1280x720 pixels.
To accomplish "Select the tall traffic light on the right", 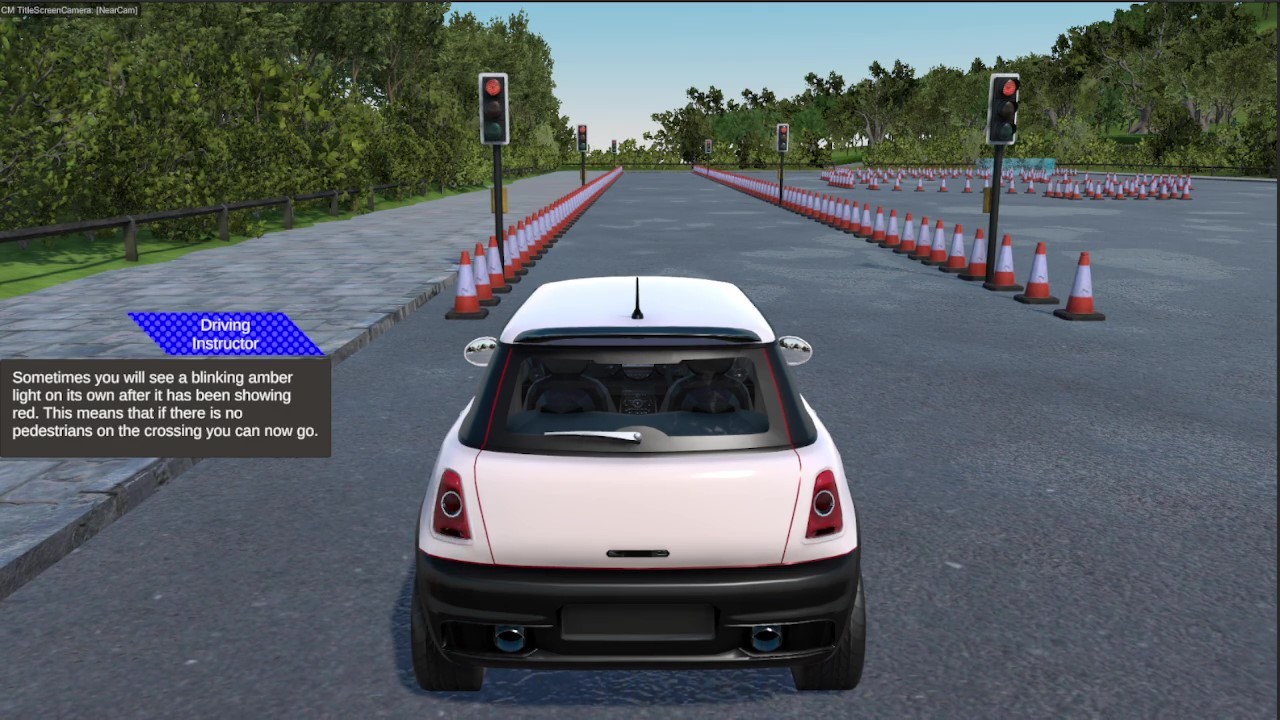I will [x=1004, y=110].
